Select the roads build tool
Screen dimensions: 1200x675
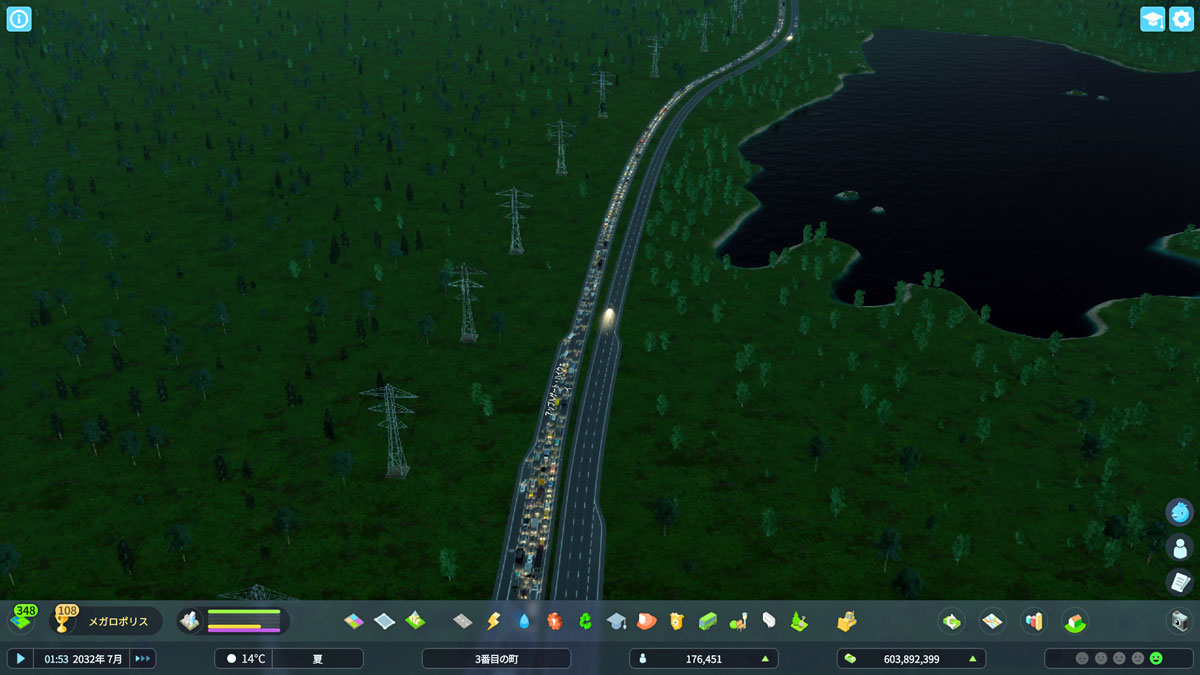(x=462, y=621)
